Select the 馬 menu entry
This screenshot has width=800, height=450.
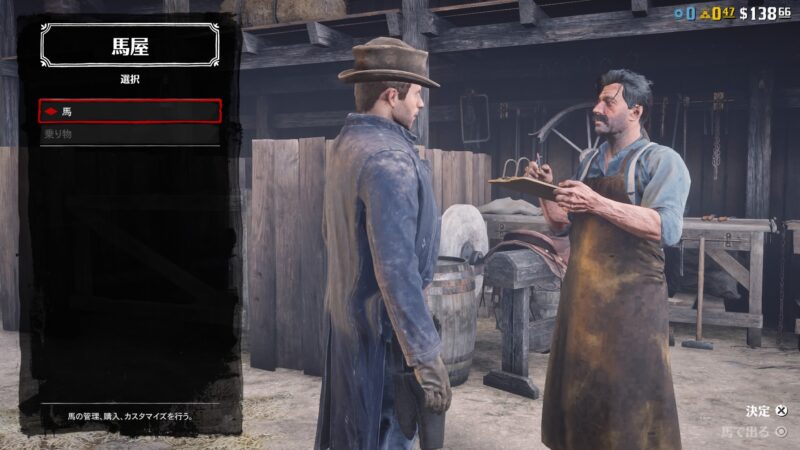pyautogui.click(x=130, y=111)
